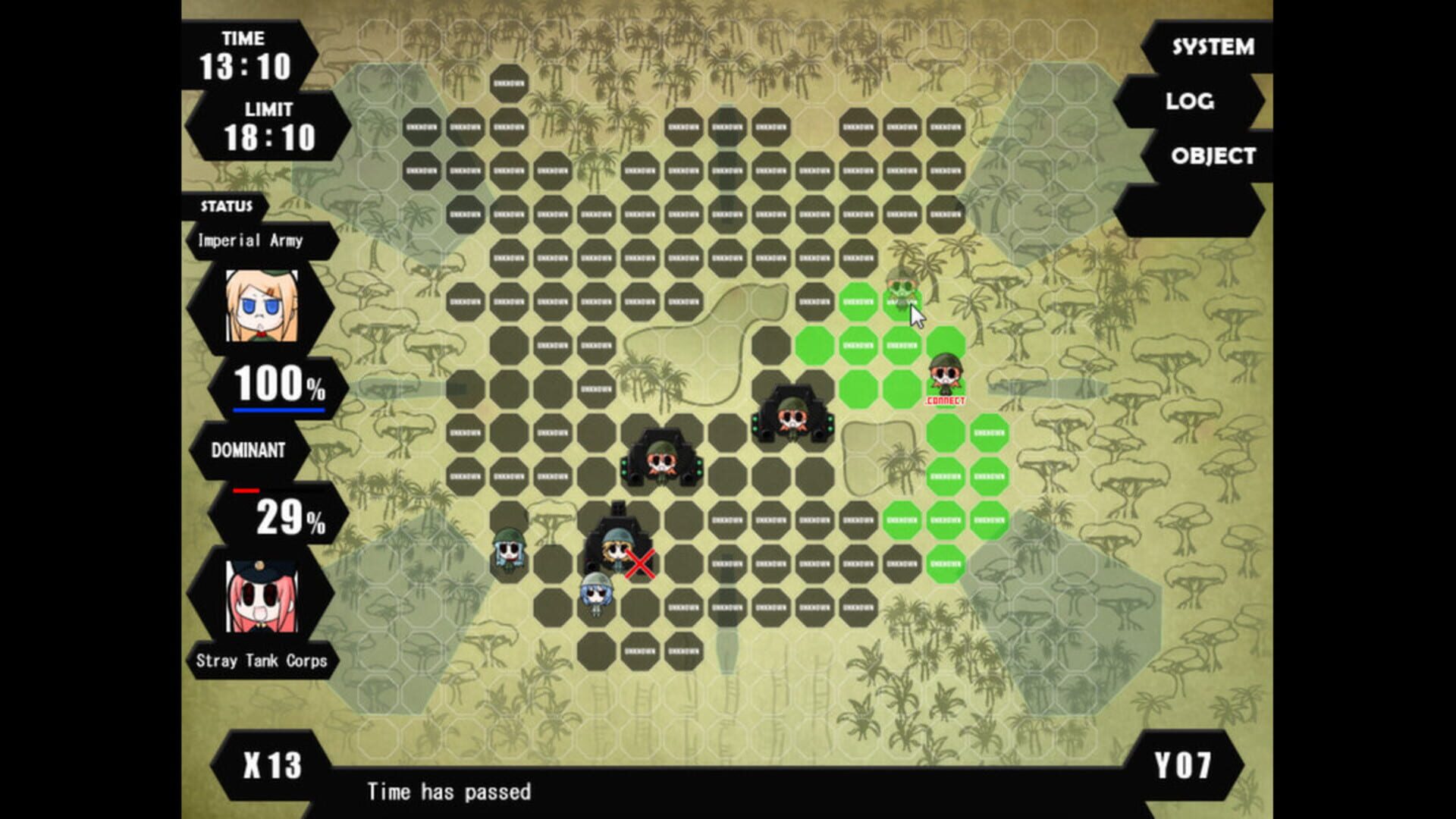Click the red X attack marker
Image resolution: width=1456 pixels, height=819 pixels.
coord(639,564)
